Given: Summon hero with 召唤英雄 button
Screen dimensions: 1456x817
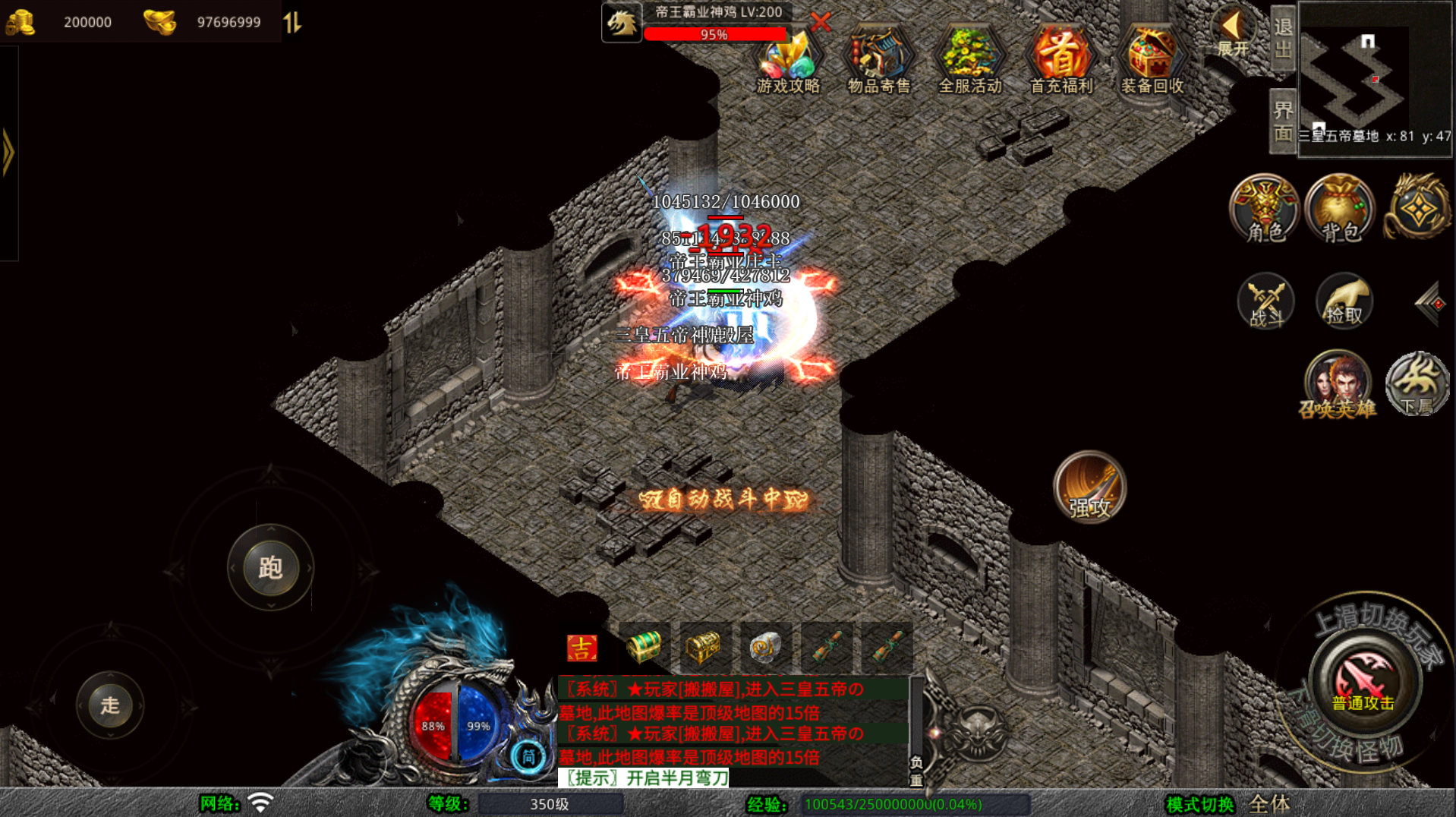Looking at the screenshot, I should (x=1338, y=385).
